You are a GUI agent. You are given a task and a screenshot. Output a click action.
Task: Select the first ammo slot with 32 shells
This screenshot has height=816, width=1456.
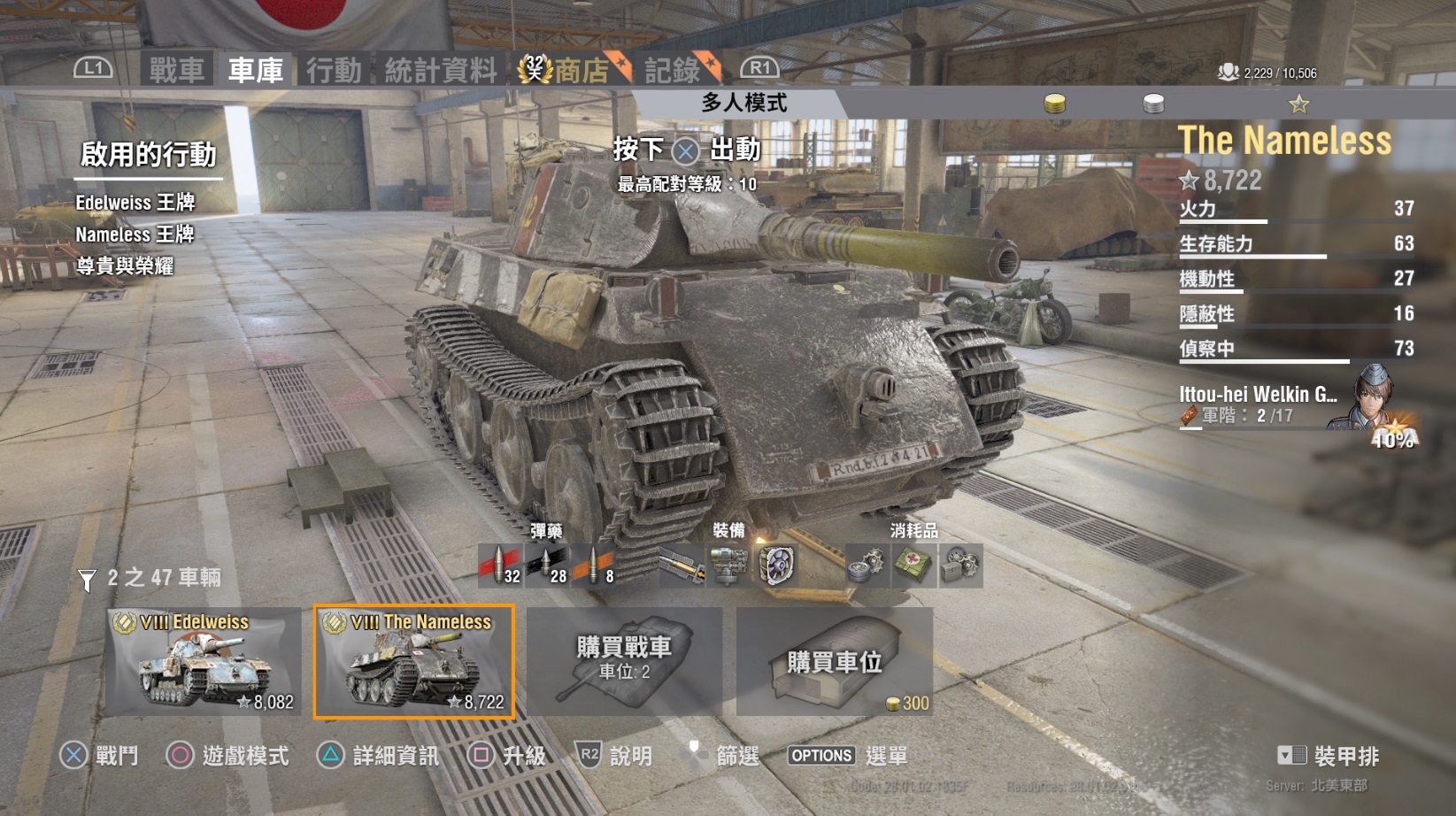tap(500, 565)
